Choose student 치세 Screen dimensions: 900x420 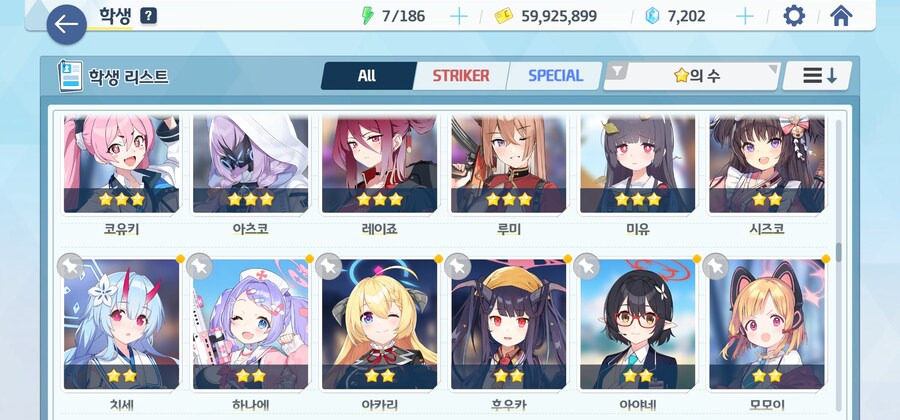click(122, 325)
